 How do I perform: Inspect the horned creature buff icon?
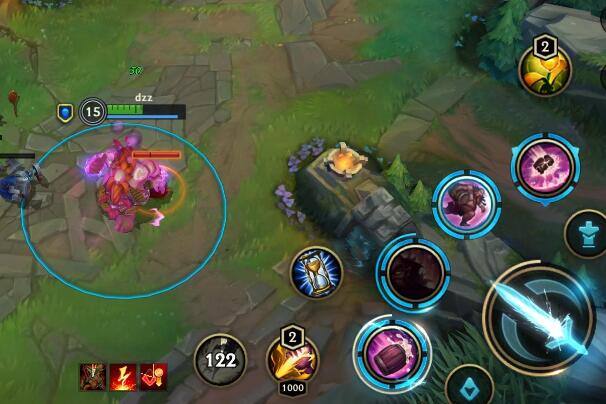[x=95, y=377]
